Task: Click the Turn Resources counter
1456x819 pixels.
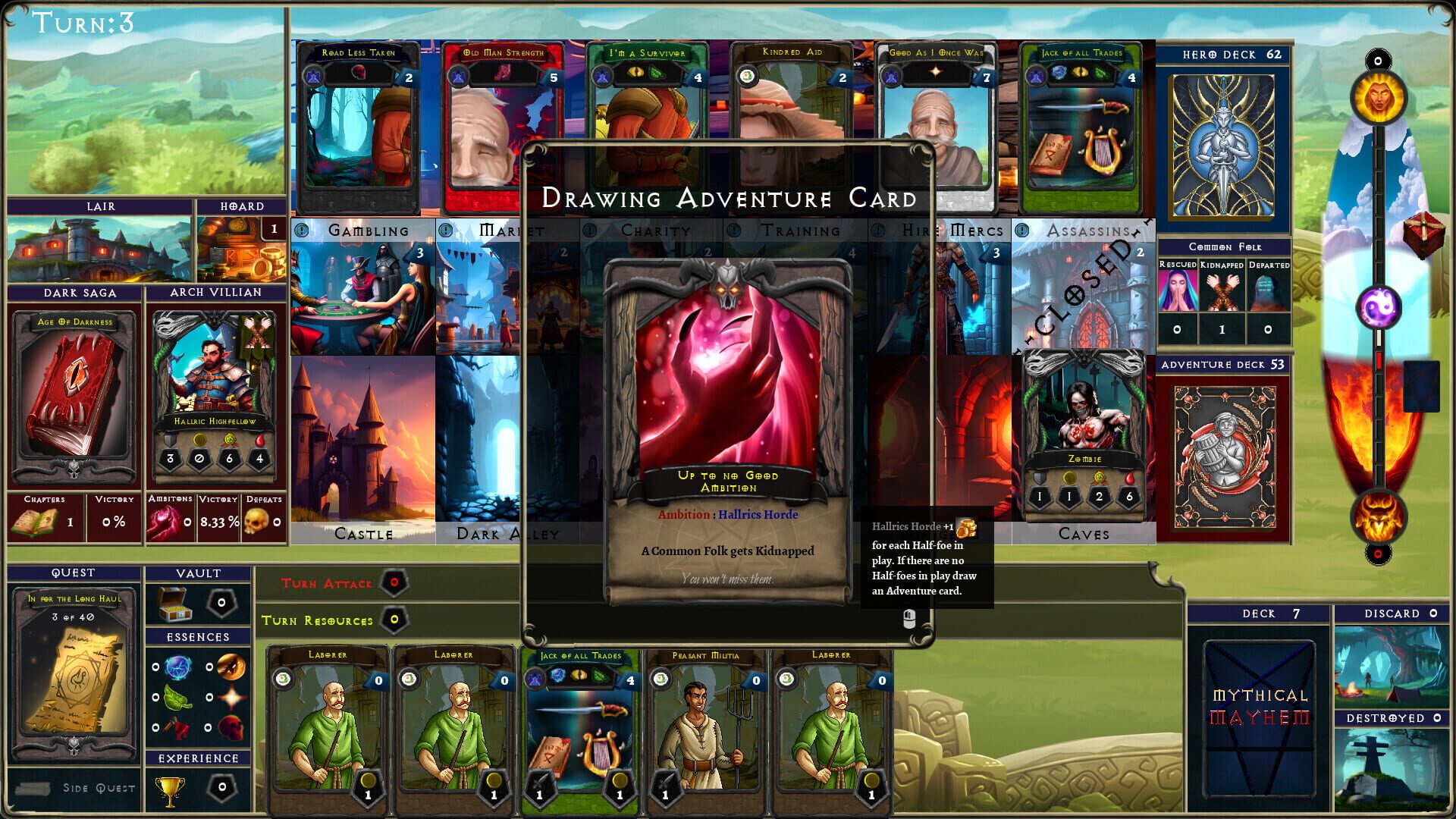Action: [393, 620]
